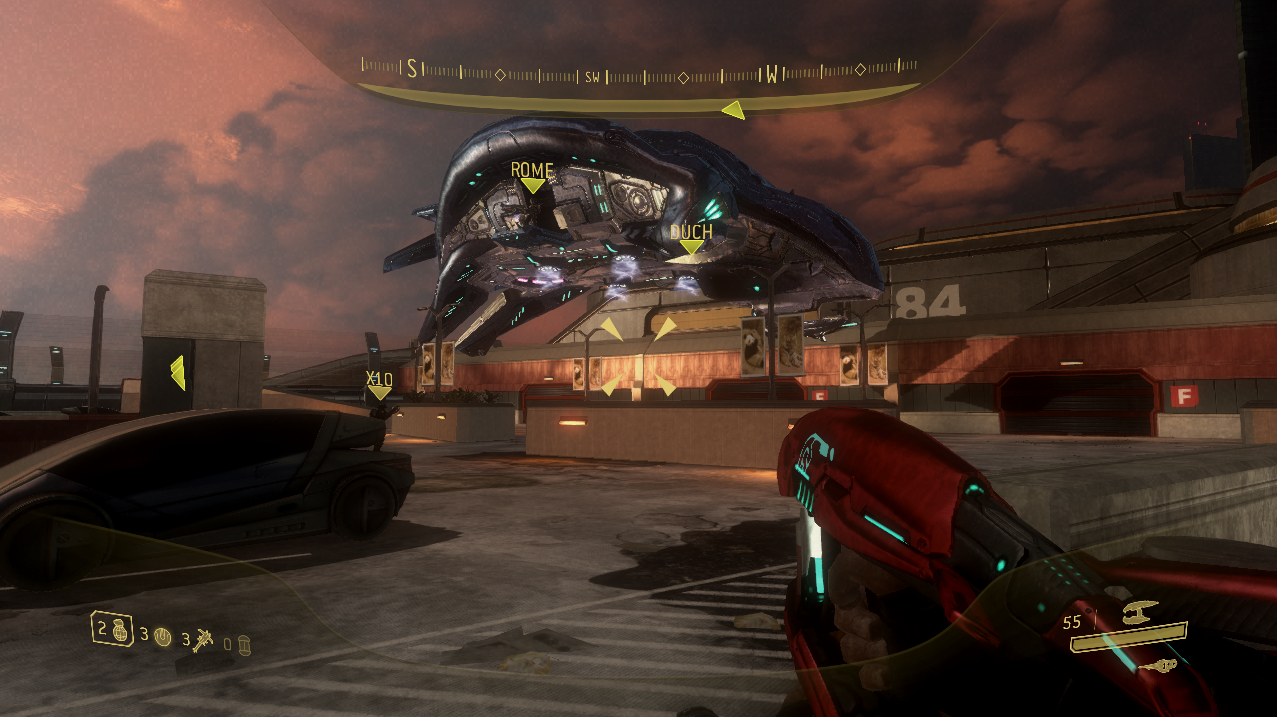The height and width of the screenshot is (717, 1277).
Task: Choose the plasma grenade icon
Action: 162,635
